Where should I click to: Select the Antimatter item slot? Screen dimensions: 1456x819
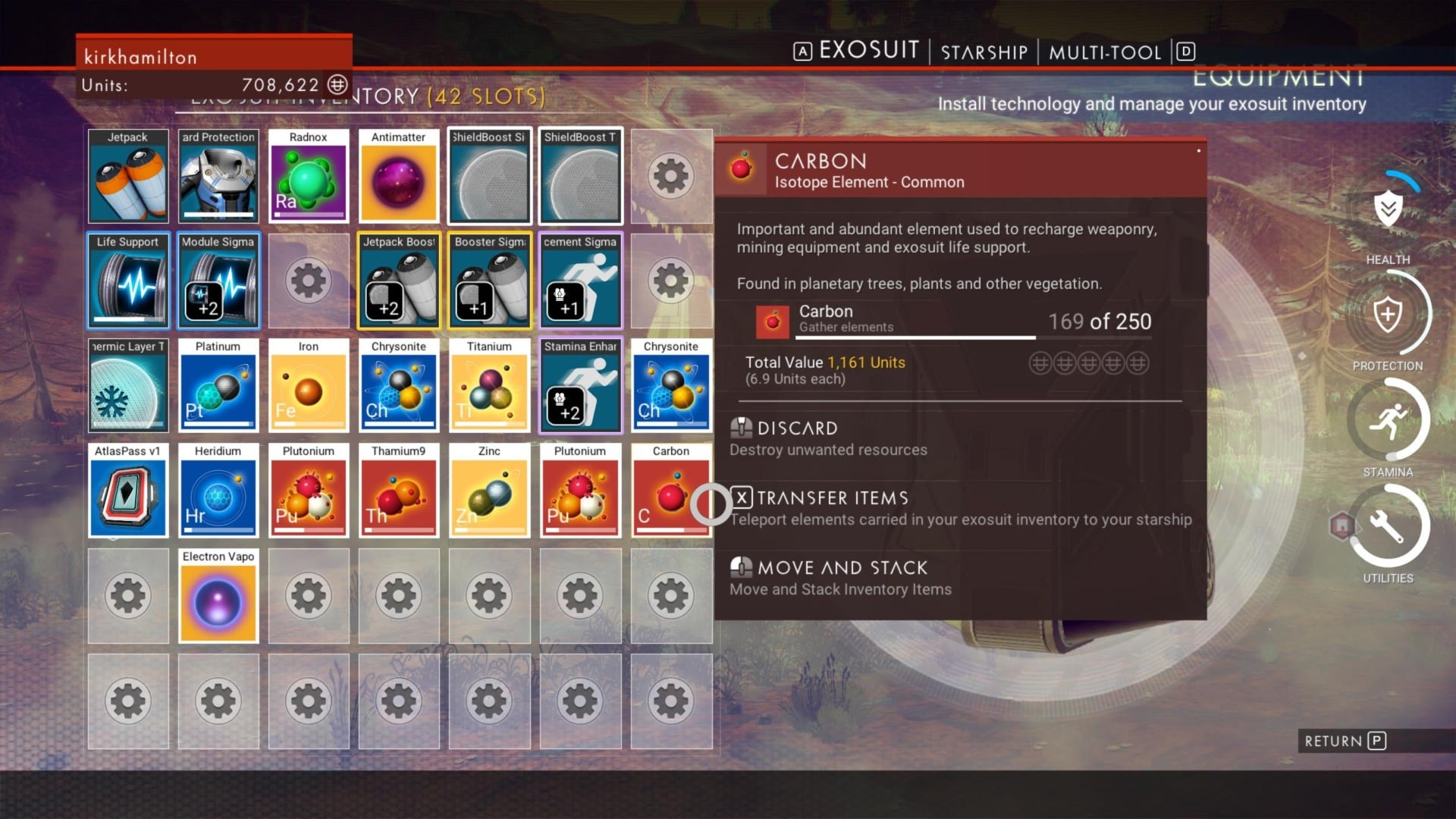point(398,177)
